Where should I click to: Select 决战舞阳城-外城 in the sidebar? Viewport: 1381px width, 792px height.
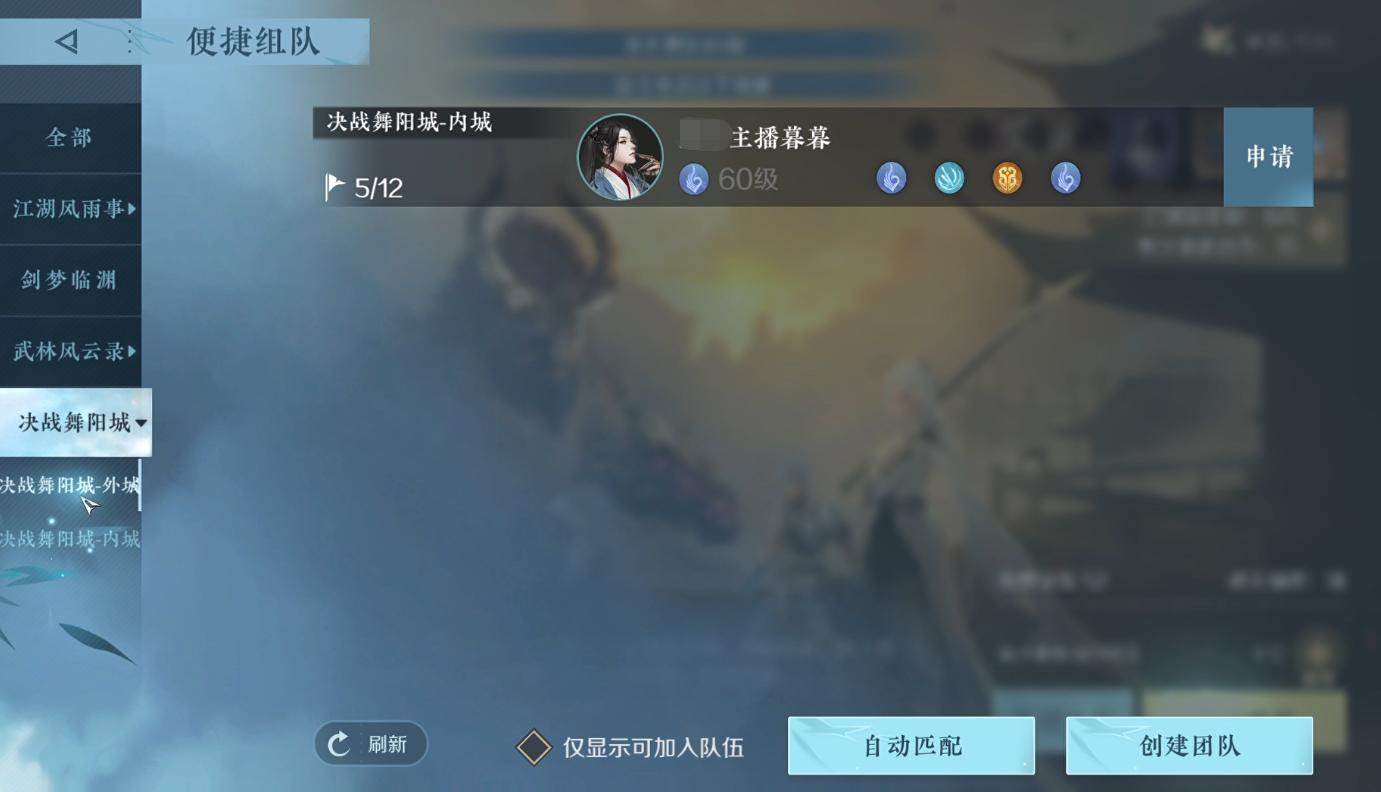[x=70, y=486]
